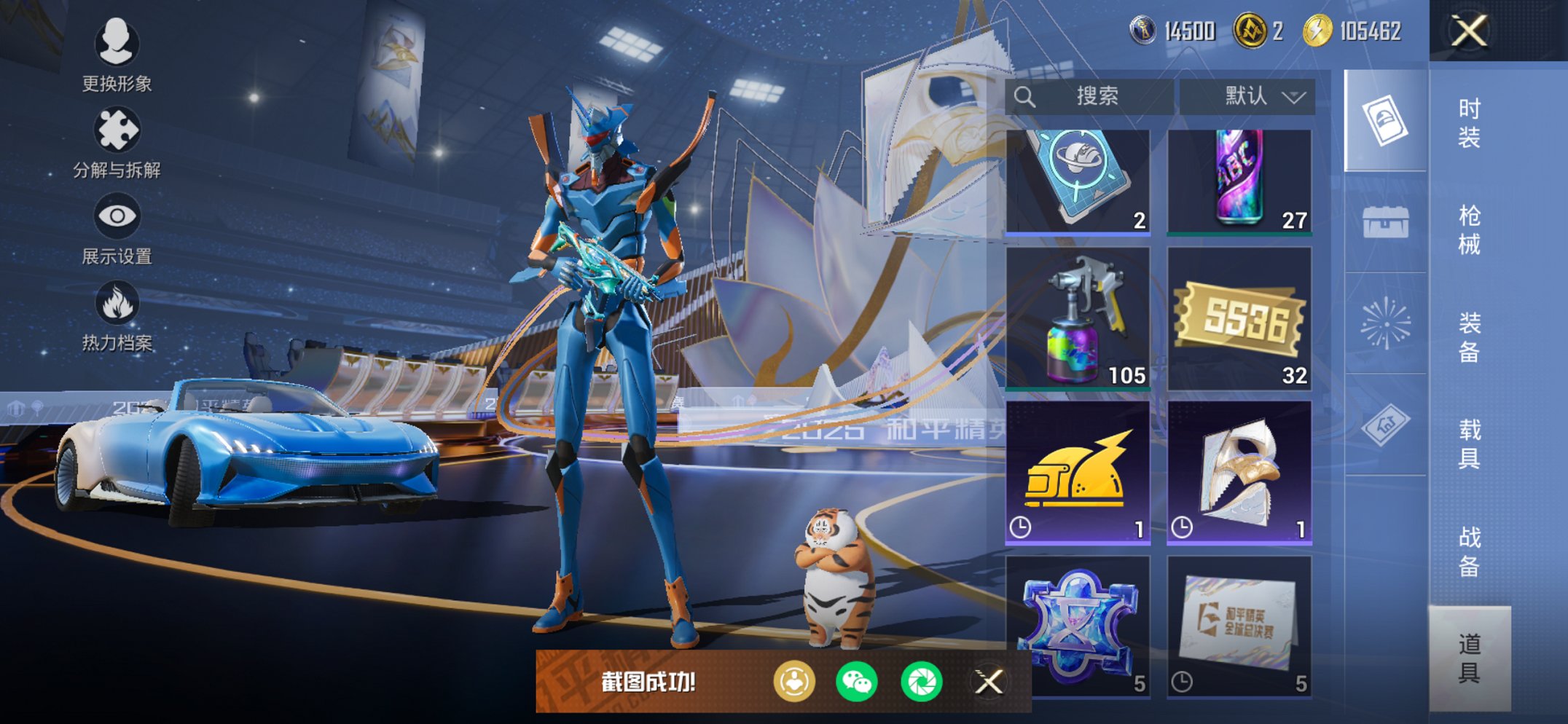Click the 搜索 search field

point(1089,96)
